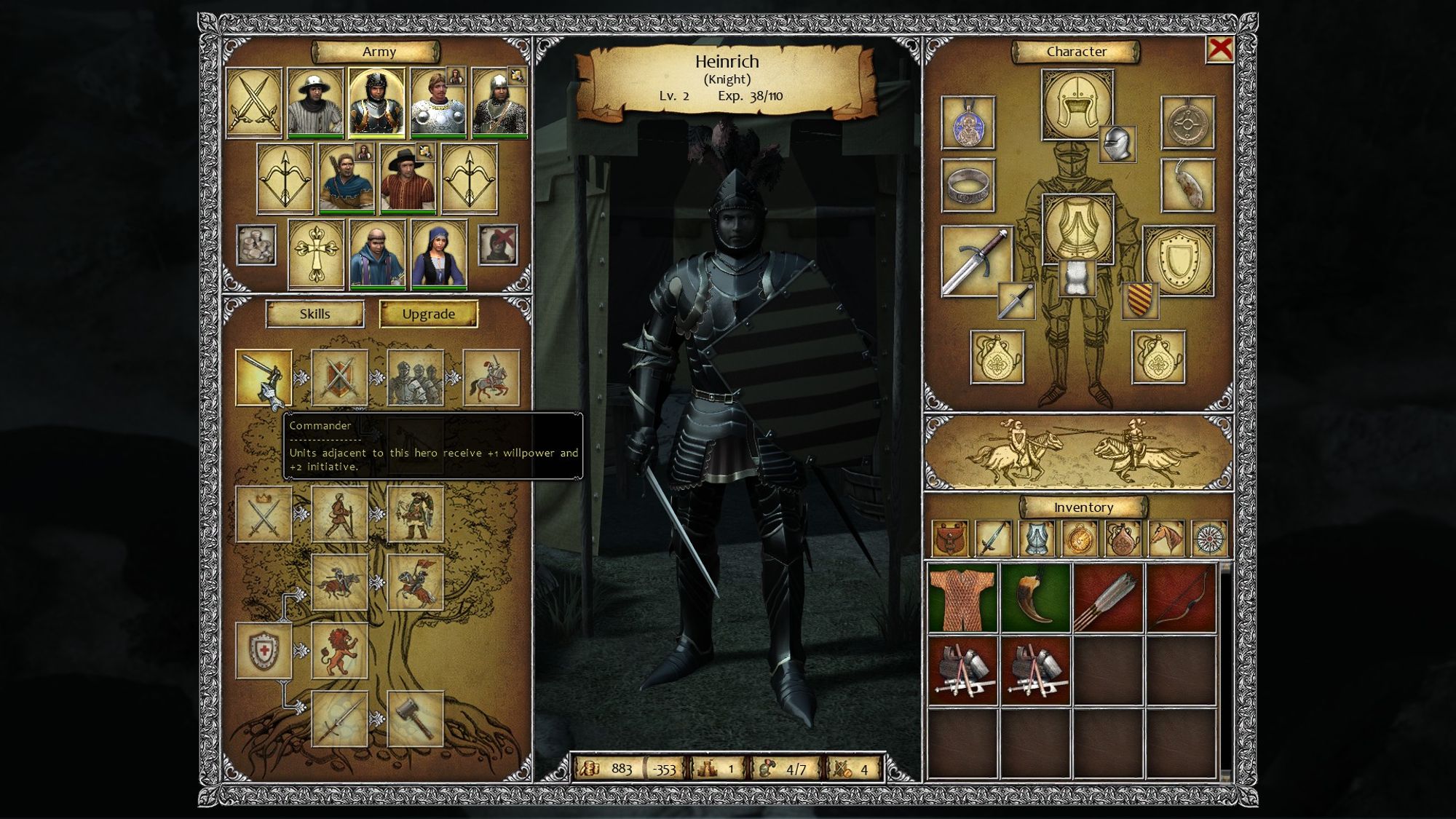This screenshot has width=1456, height=819.
Task: Select the chainmail shirt in inventory
Action: coord(962,598)
